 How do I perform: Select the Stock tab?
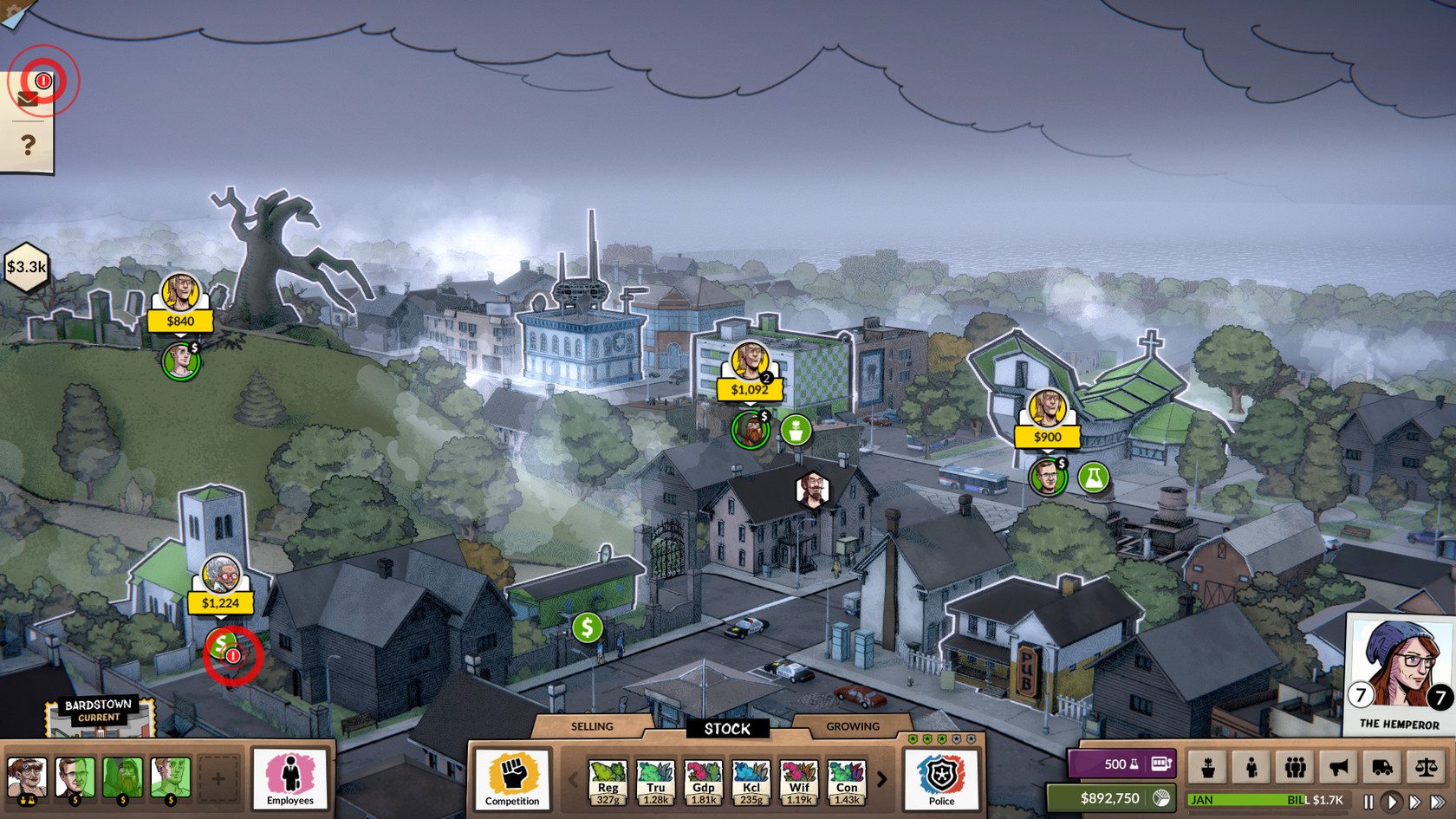[x=727, y=729]
